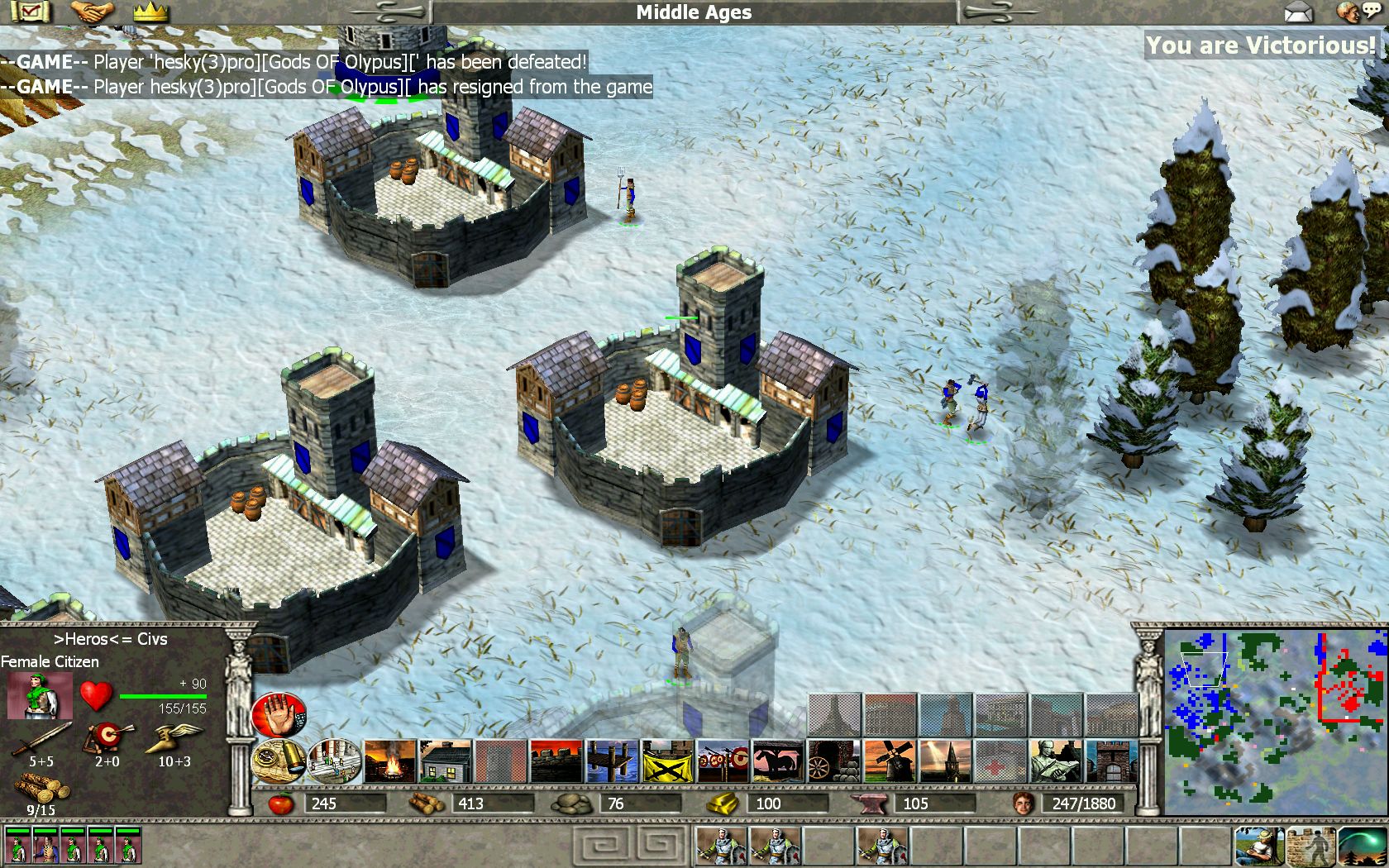Select the campfire settlement building icon
This screenshot has height=868, width=1389.
[389, 761]
